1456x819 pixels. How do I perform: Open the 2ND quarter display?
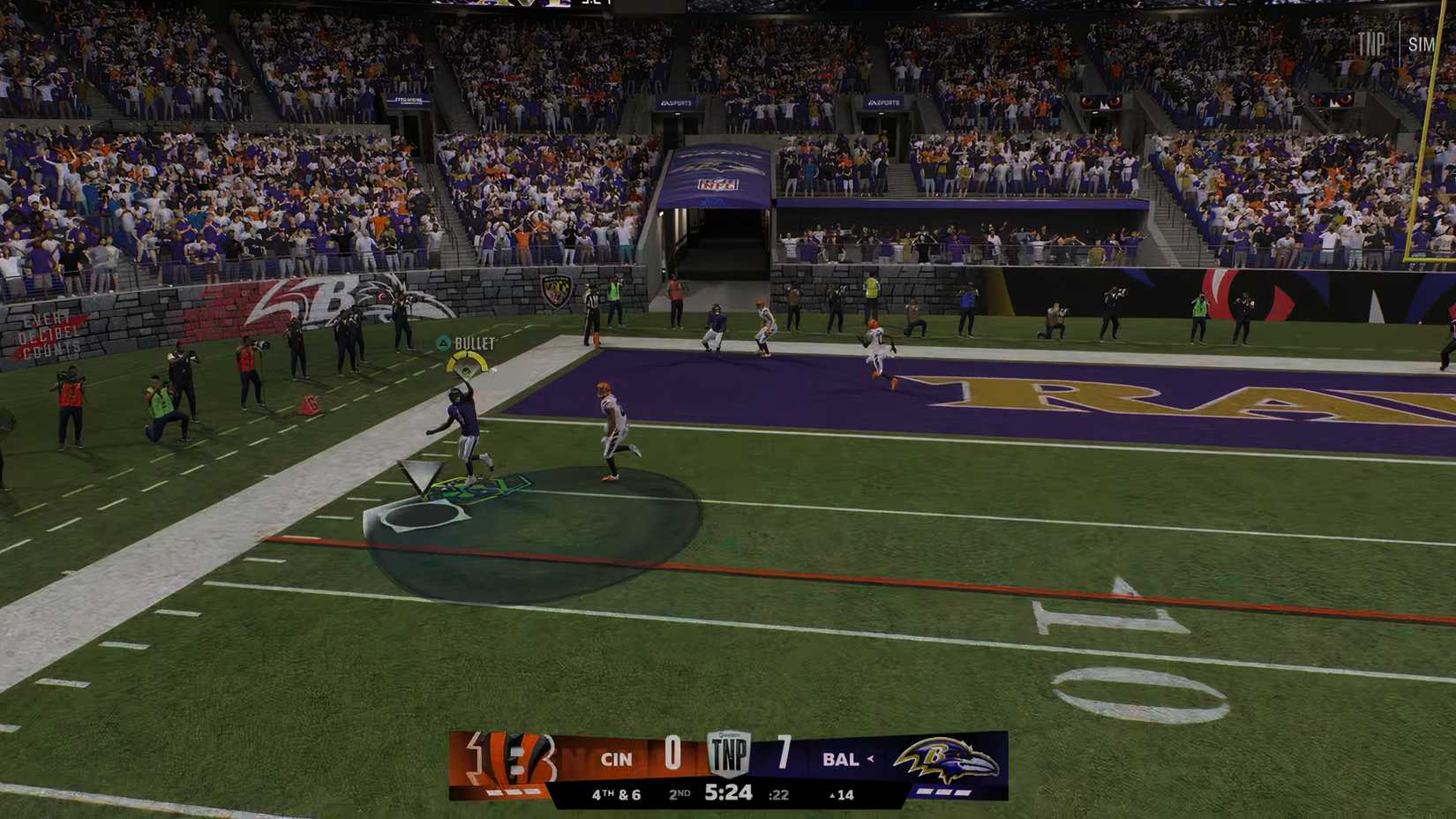pos(679,792)
